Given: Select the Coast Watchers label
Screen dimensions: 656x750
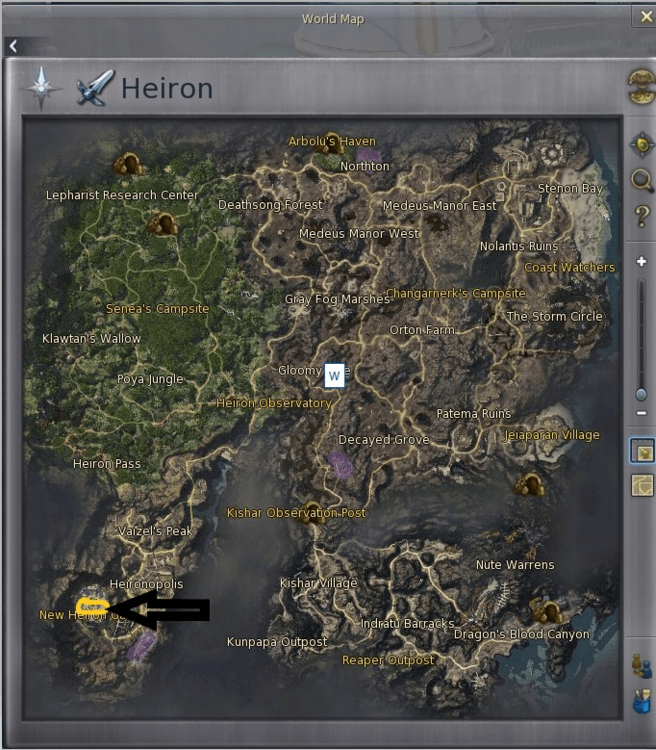Looking at the screenshot, I should (570, 267).
